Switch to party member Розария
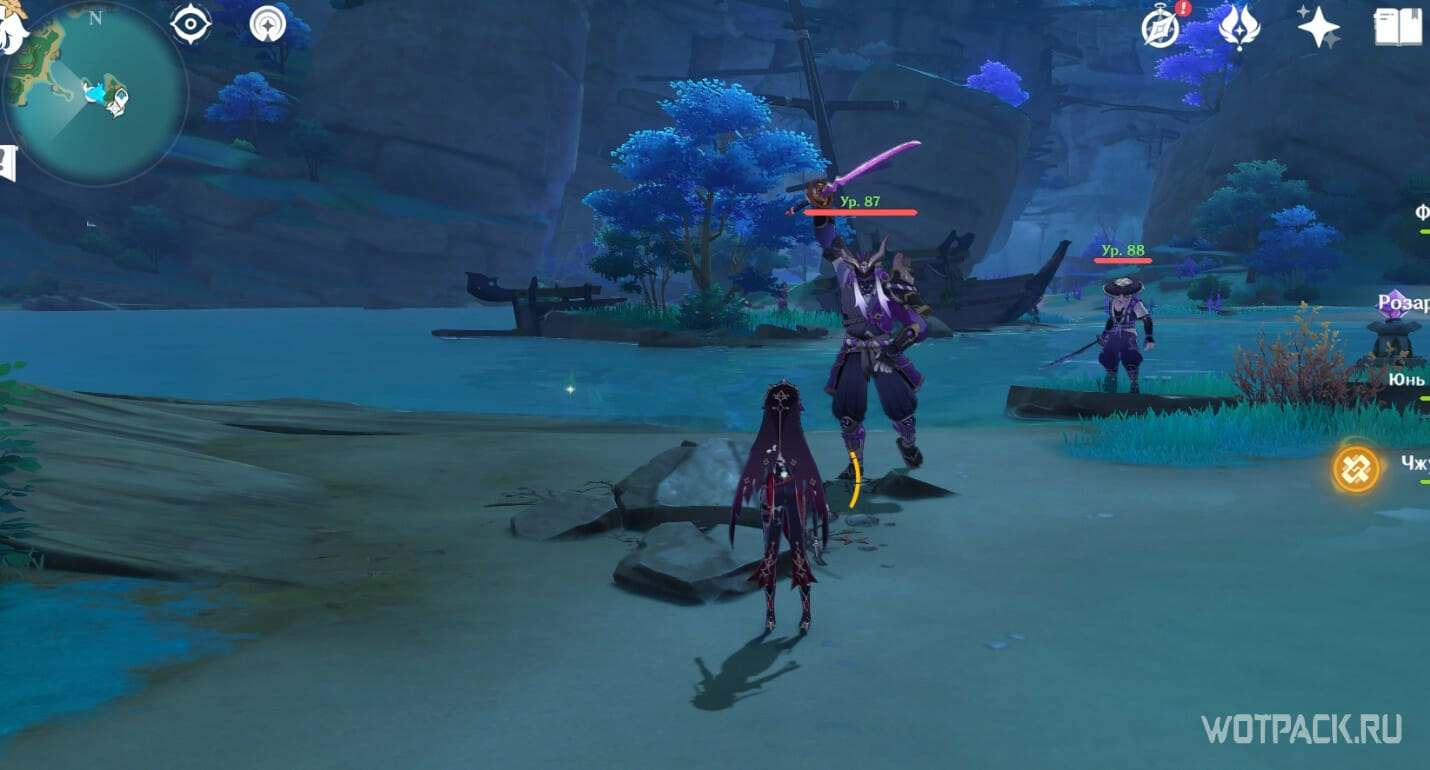The height and width of the screenshot is (770, 1430). pyautogui.click(x=1403, y=302)
